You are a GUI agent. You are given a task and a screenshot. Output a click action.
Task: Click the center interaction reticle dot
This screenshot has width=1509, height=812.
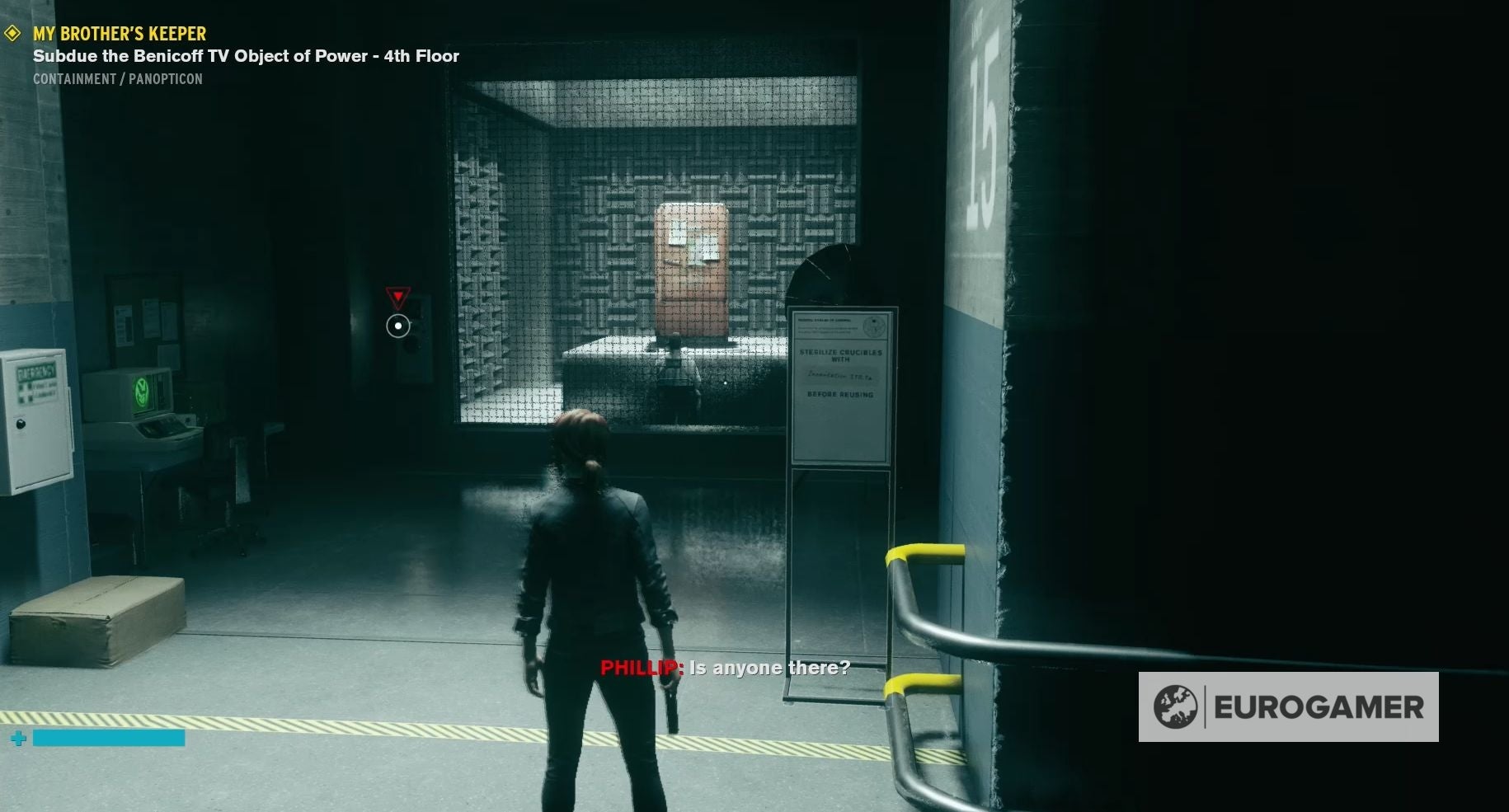(x=398, y=326)
